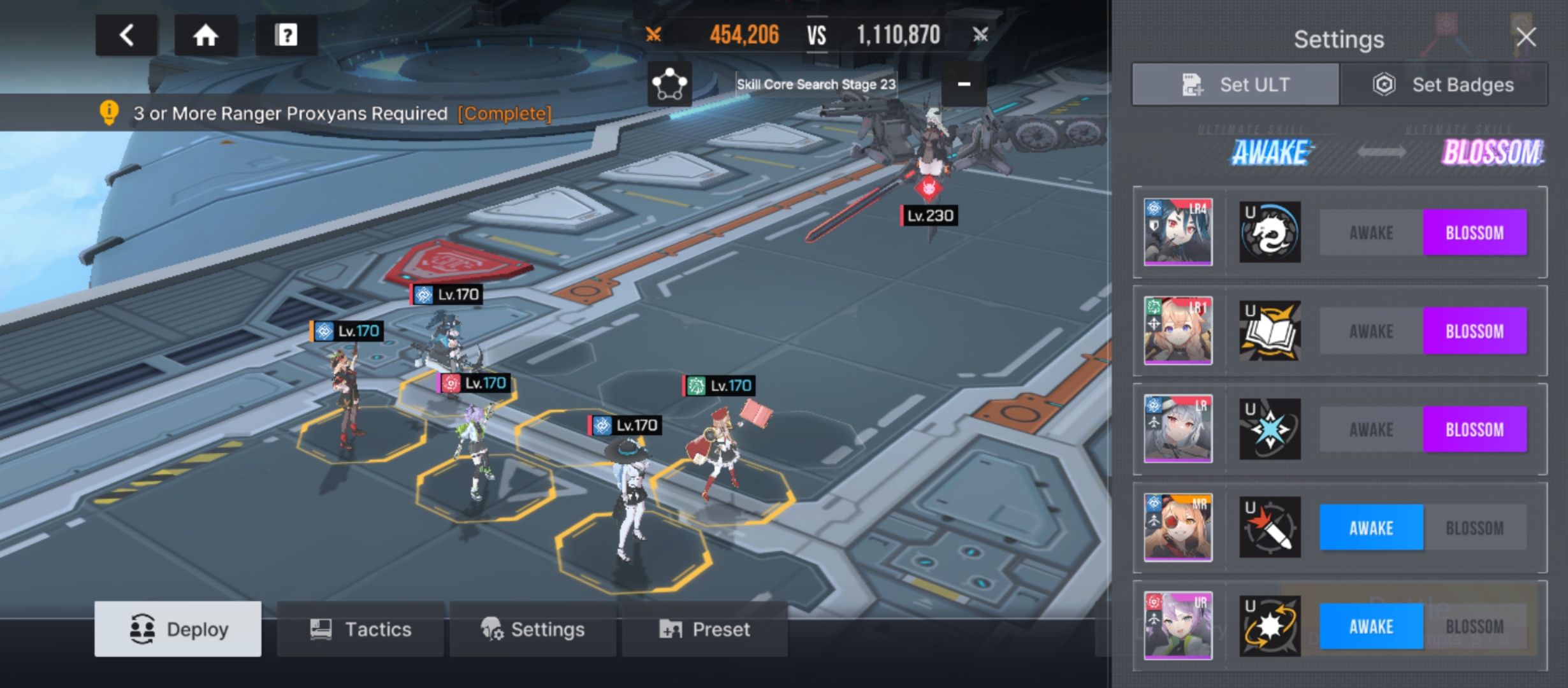The width and height of the screenshot is (1568, 688).
Task: Switch to the Set ULT tab
Action: pyautogui.click(x=1235, y=85)
